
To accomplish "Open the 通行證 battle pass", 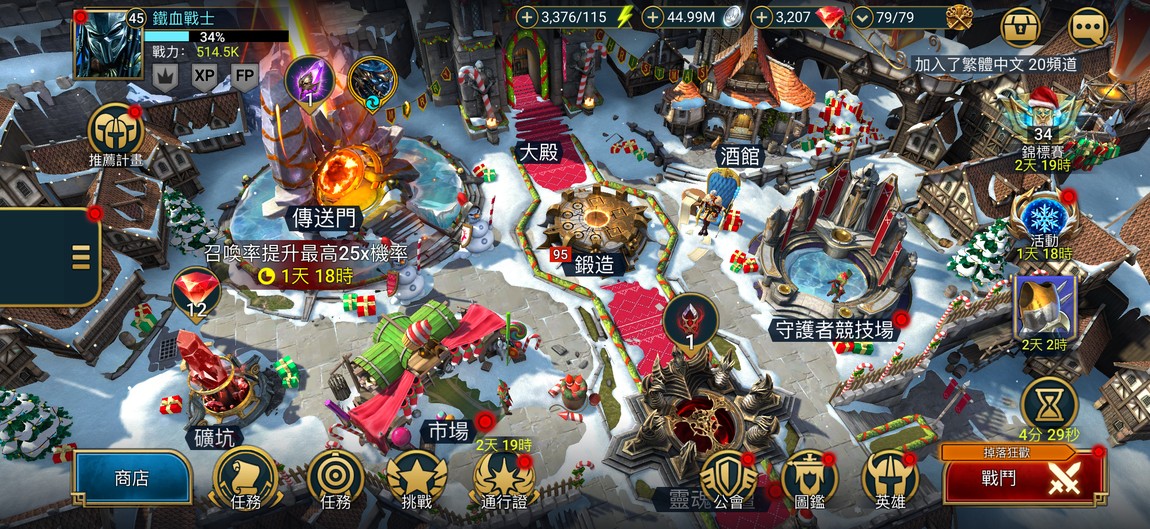I will (x=503, y=478).
